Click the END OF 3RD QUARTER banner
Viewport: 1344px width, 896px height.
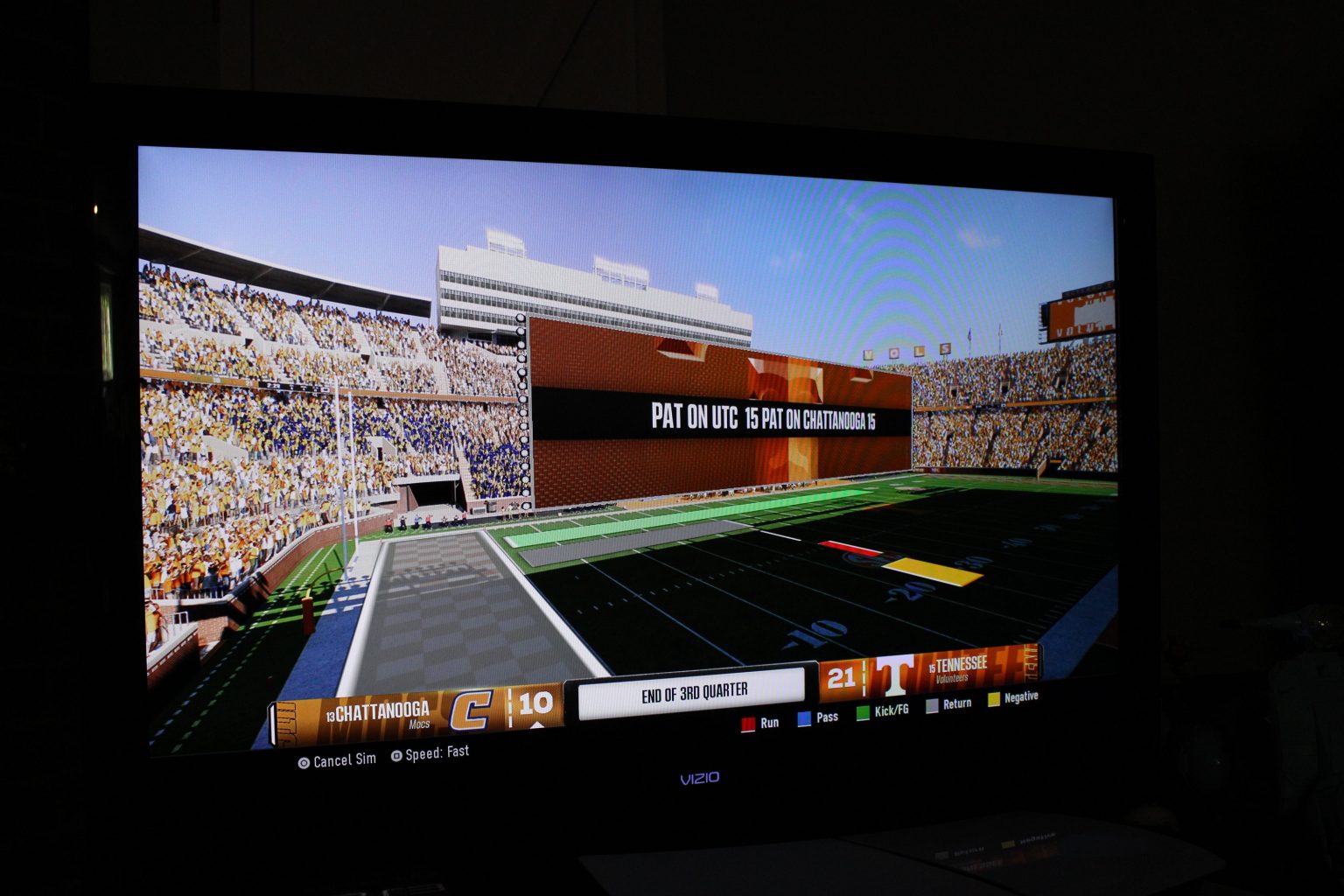pos(694,690)
